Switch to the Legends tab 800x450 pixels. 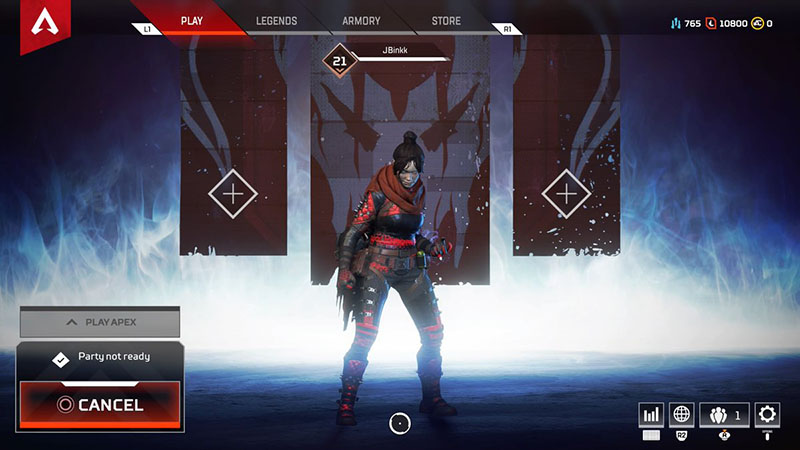[276, 20]
